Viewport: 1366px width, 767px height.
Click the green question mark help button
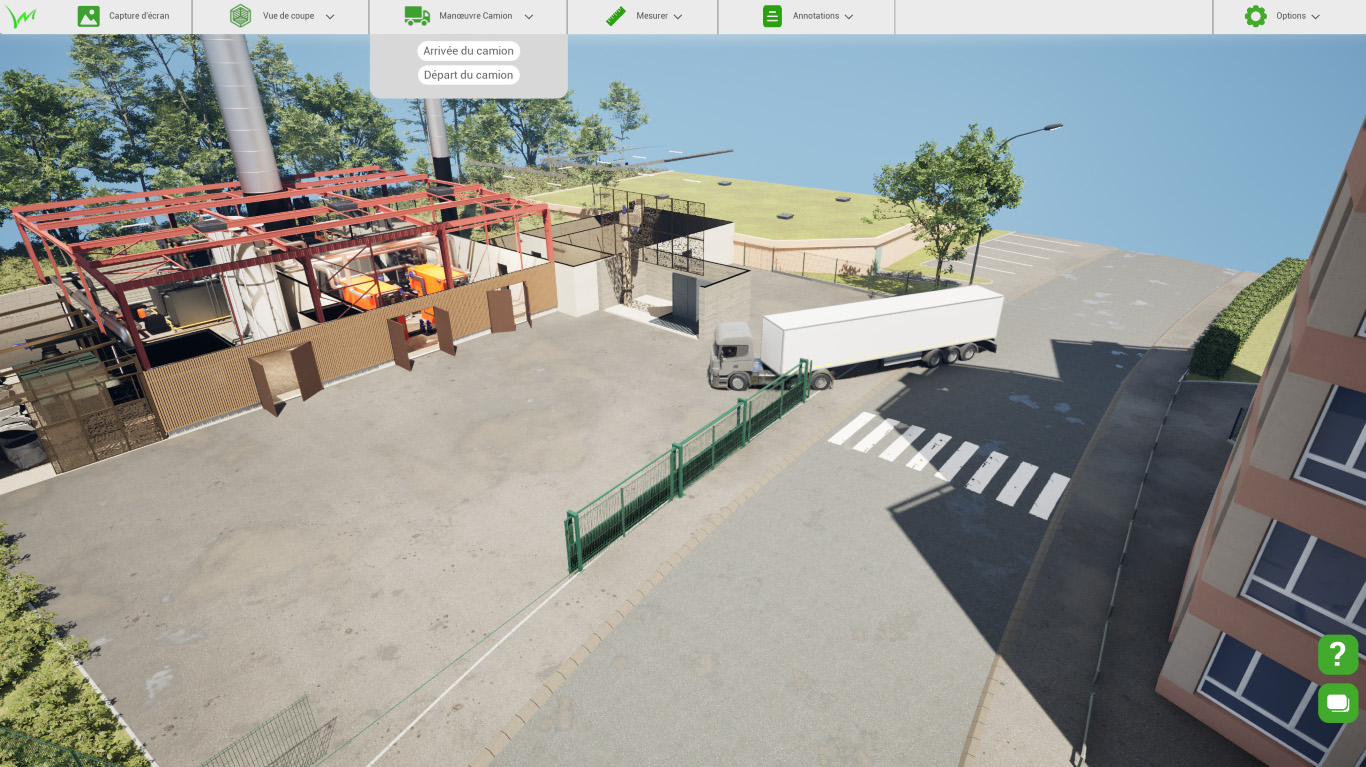point(1338,655)
